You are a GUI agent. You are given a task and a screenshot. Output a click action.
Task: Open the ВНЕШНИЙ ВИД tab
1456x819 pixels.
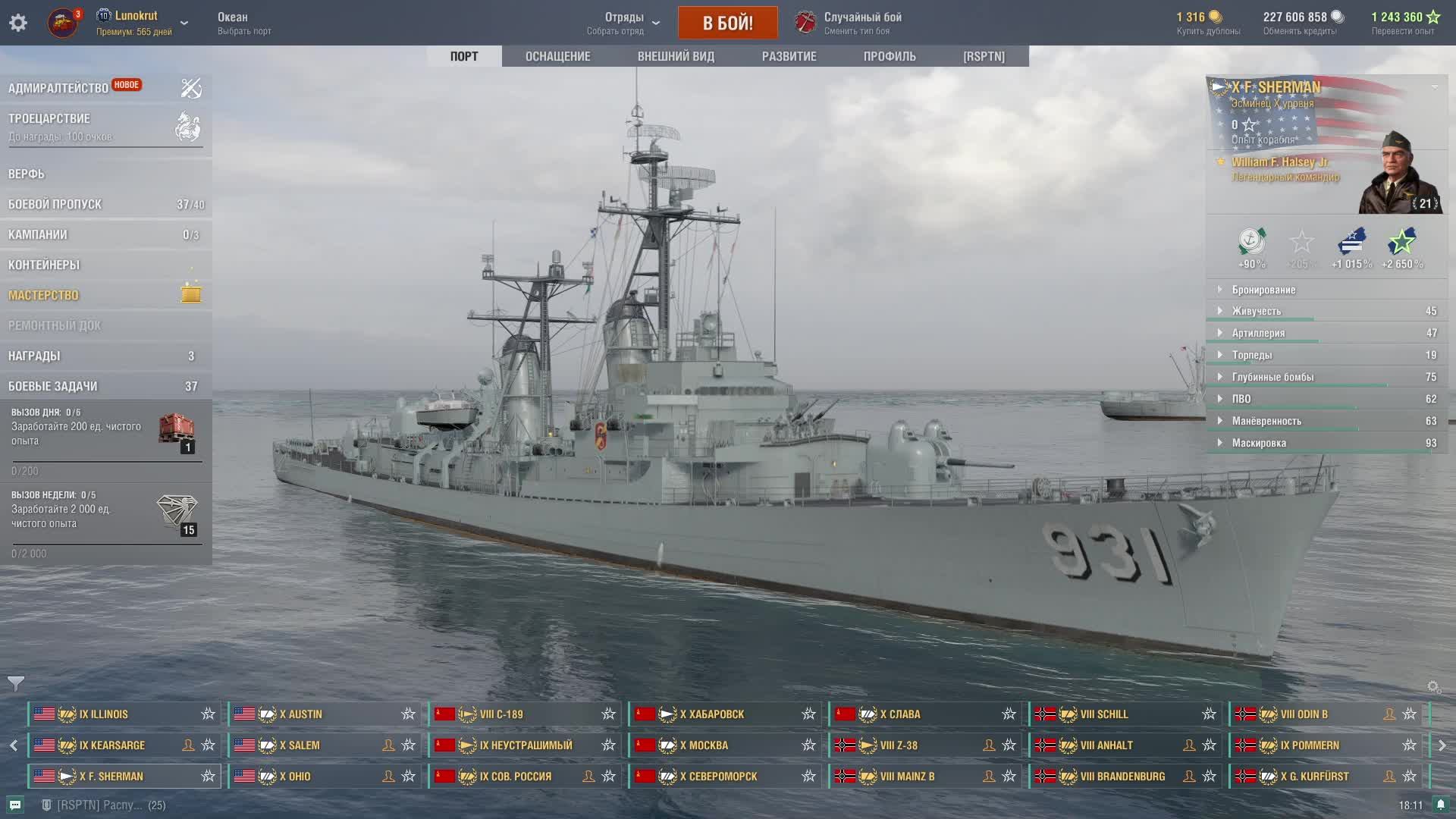676,56
